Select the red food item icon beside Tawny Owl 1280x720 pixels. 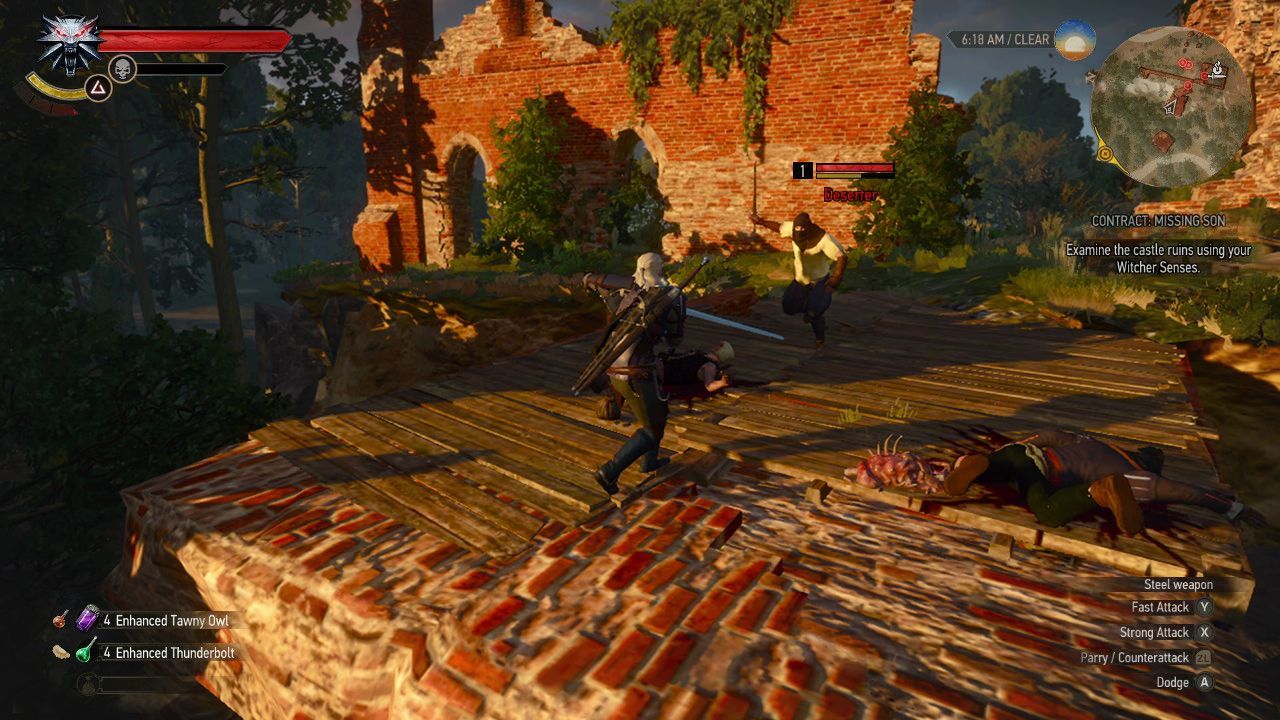[x=59, y=621]
